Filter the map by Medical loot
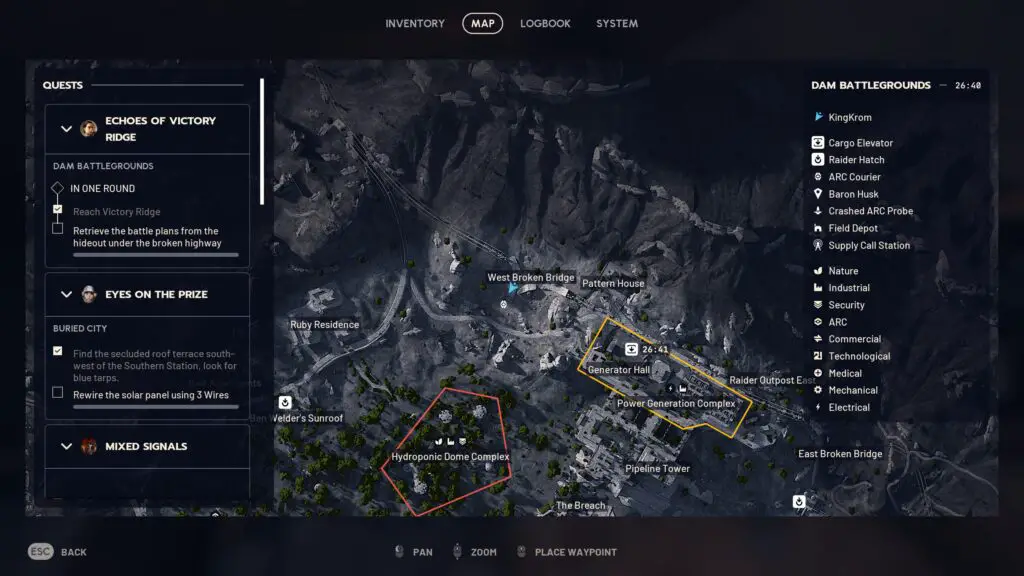This screenshot has height=576, width=1024. pos(845,373)
